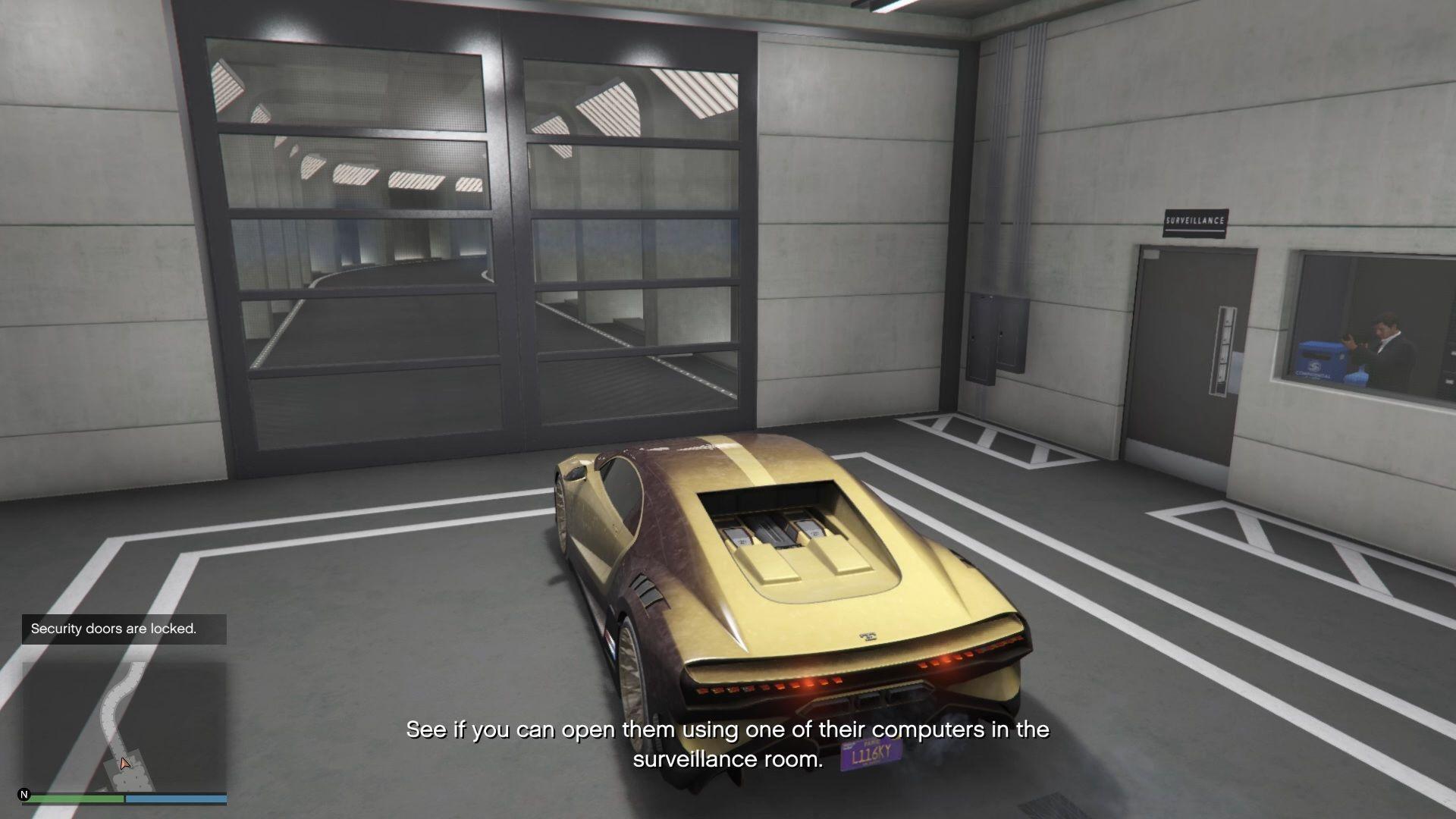Select the player arrow on the minimap
The width and height of the screenshot is (1456, 819).
[124, 763]
